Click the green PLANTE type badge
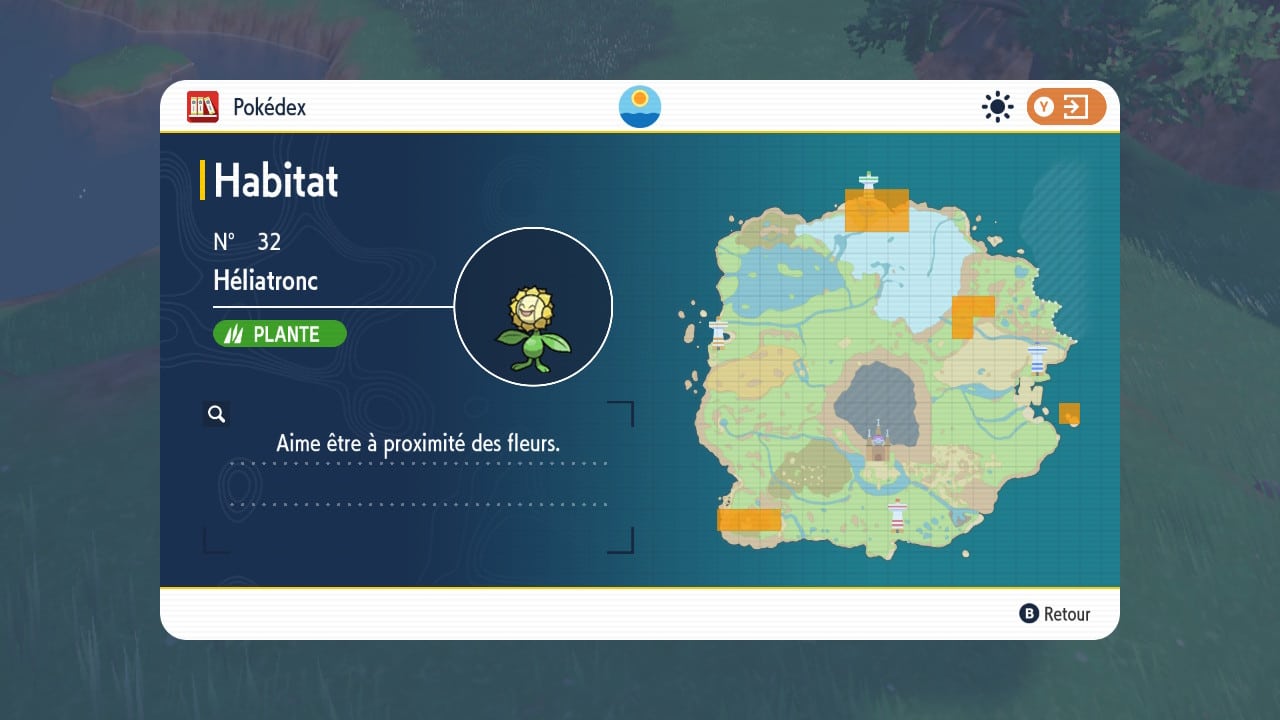 click(280, 334)
